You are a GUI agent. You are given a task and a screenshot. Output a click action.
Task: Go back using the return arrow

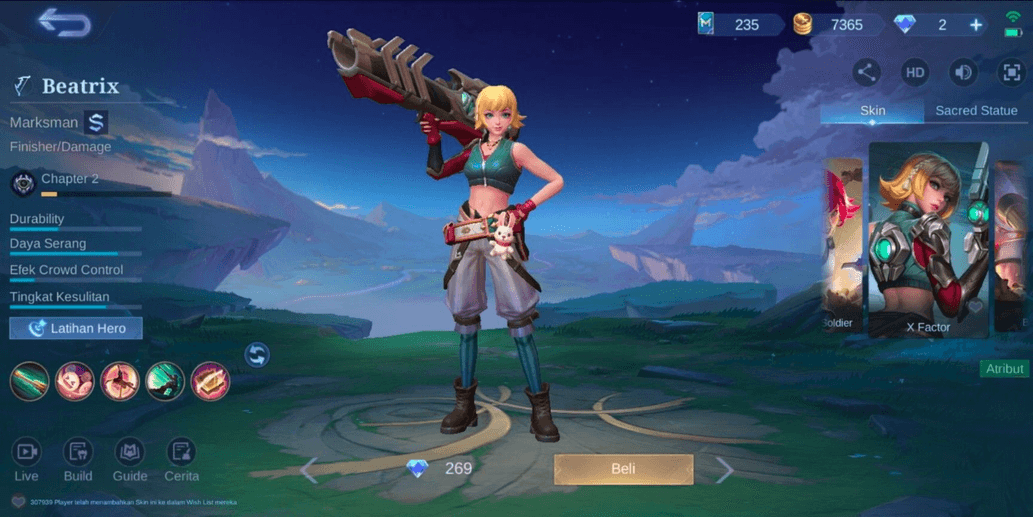(64, 24)
